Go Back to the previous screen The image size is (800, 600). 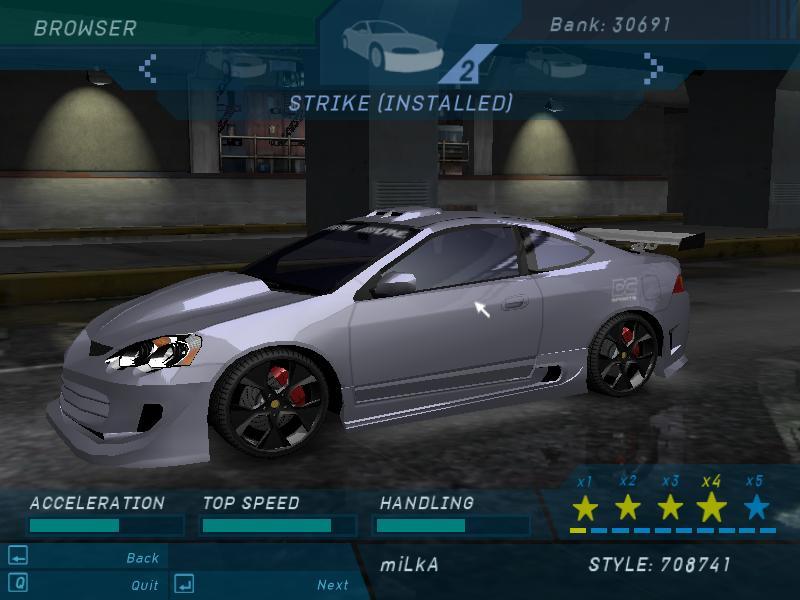pyautogui.click(x=142, y=558)
